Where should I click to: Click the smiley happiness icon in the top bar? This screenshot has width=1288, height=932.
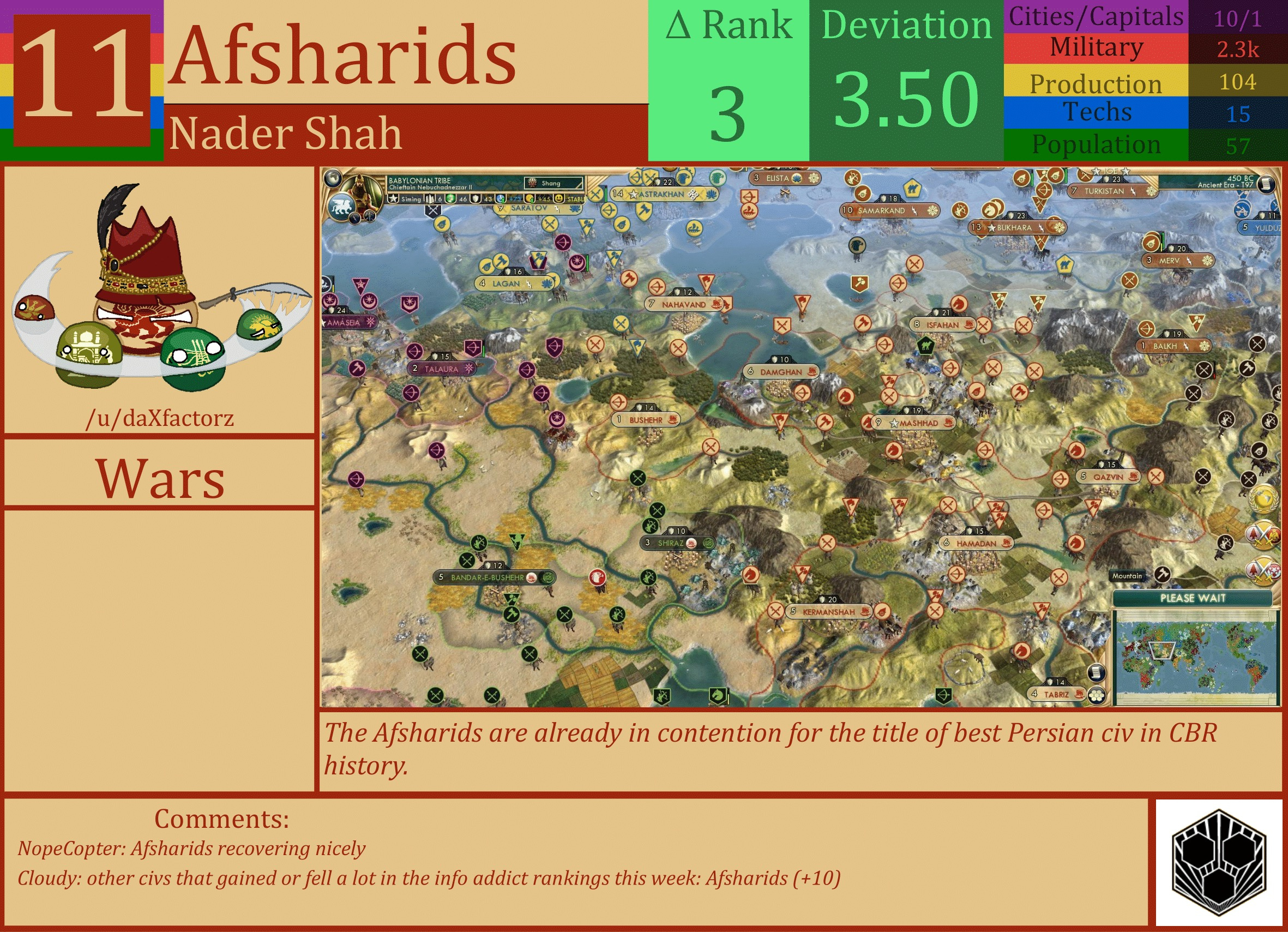[x=560, y=200]
